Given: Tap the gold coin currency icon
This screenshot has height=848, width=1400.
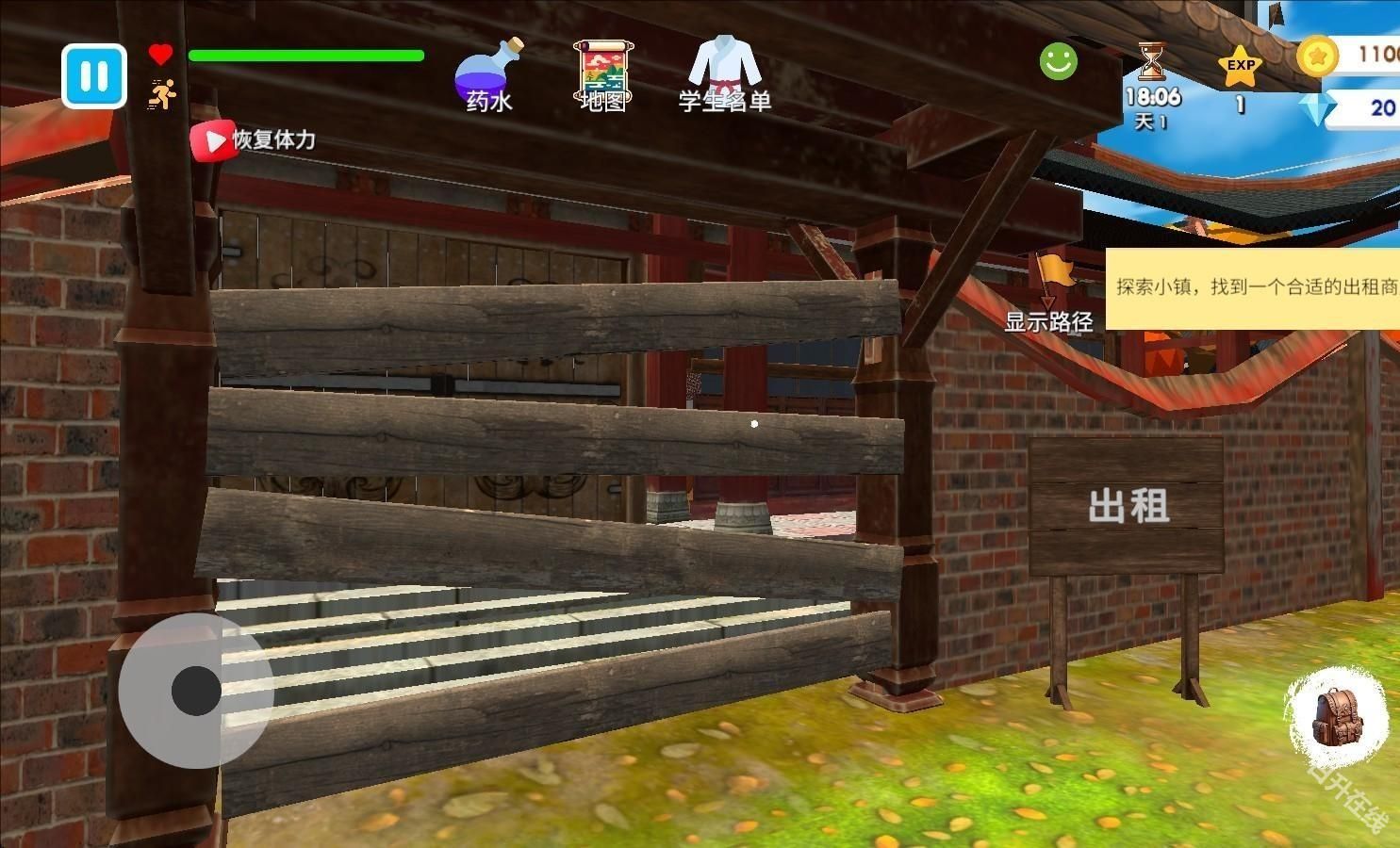Looking at the screenshot, I should coord(1317,56).
